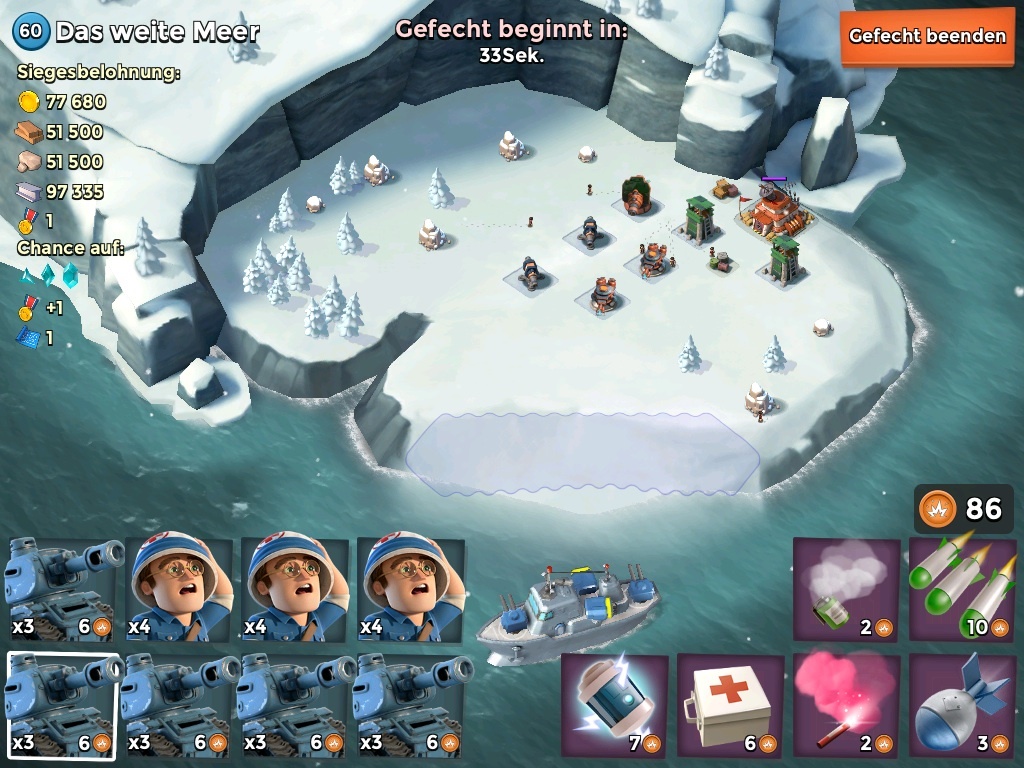End the battle with Gefecht beenden
Screen dimensions: 1024x768
pos(927,37)
